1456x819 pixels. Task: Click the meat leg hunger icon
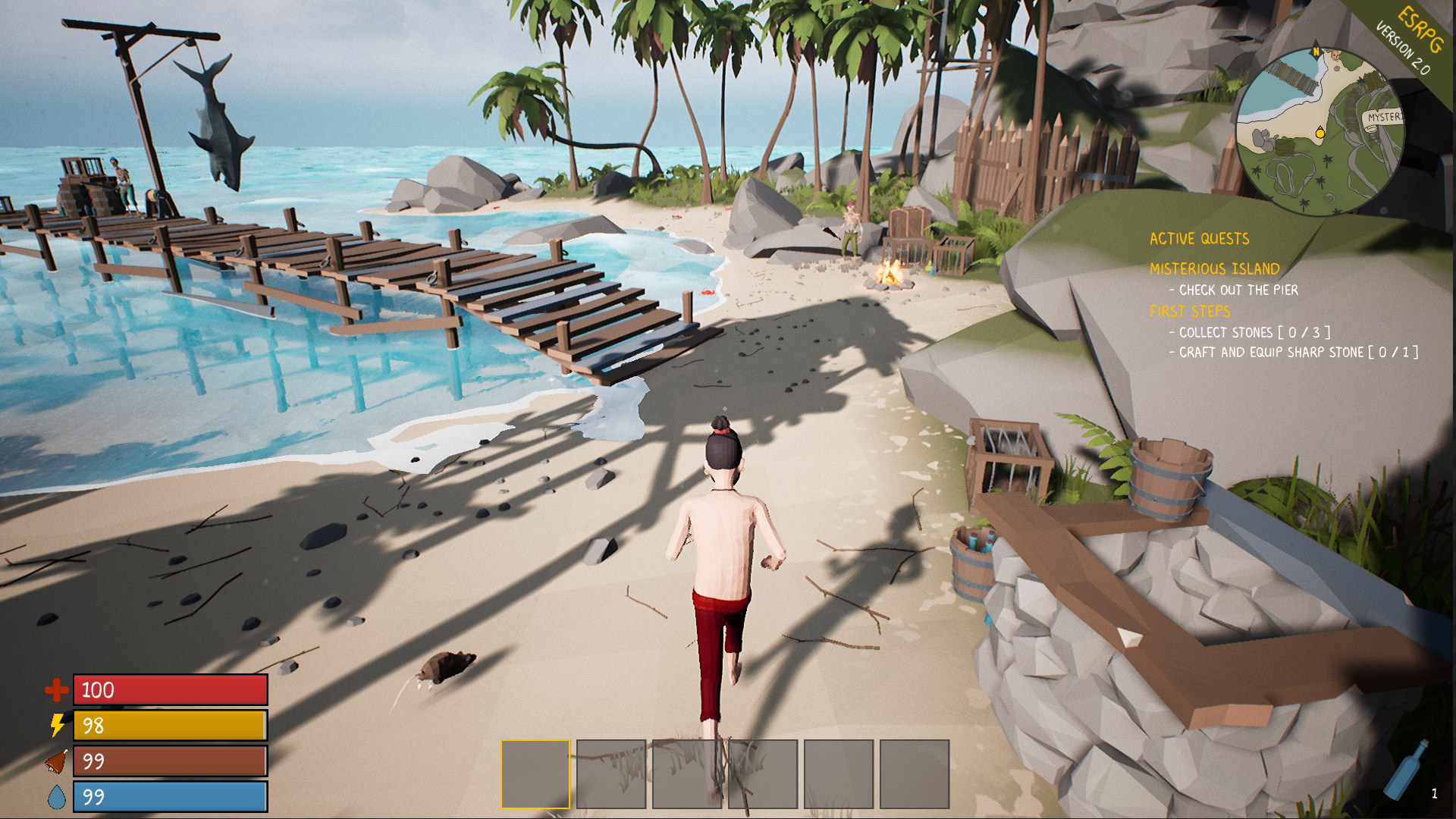[56, 761]
